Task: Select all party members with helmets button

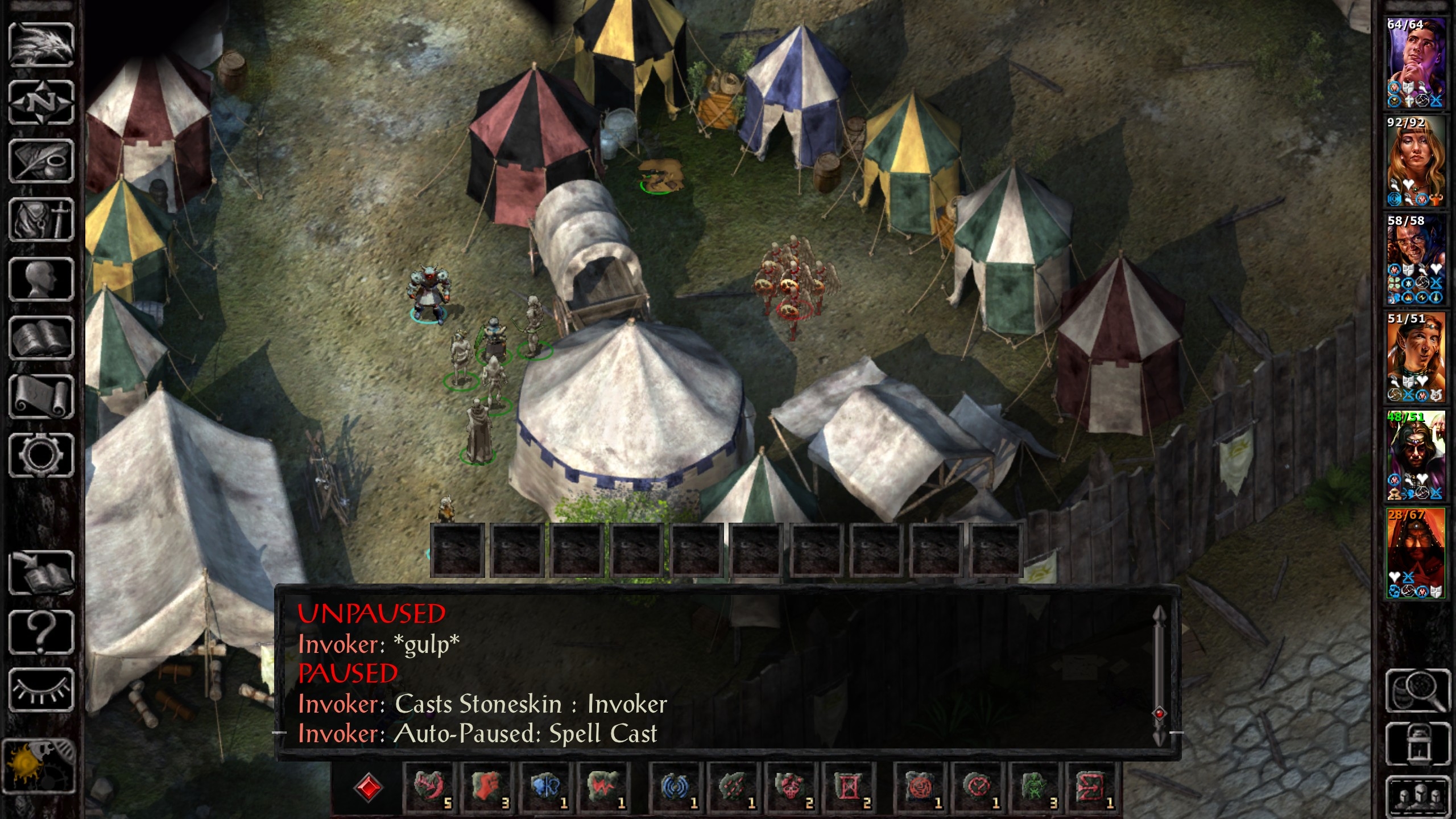Action: [1418, 796]
